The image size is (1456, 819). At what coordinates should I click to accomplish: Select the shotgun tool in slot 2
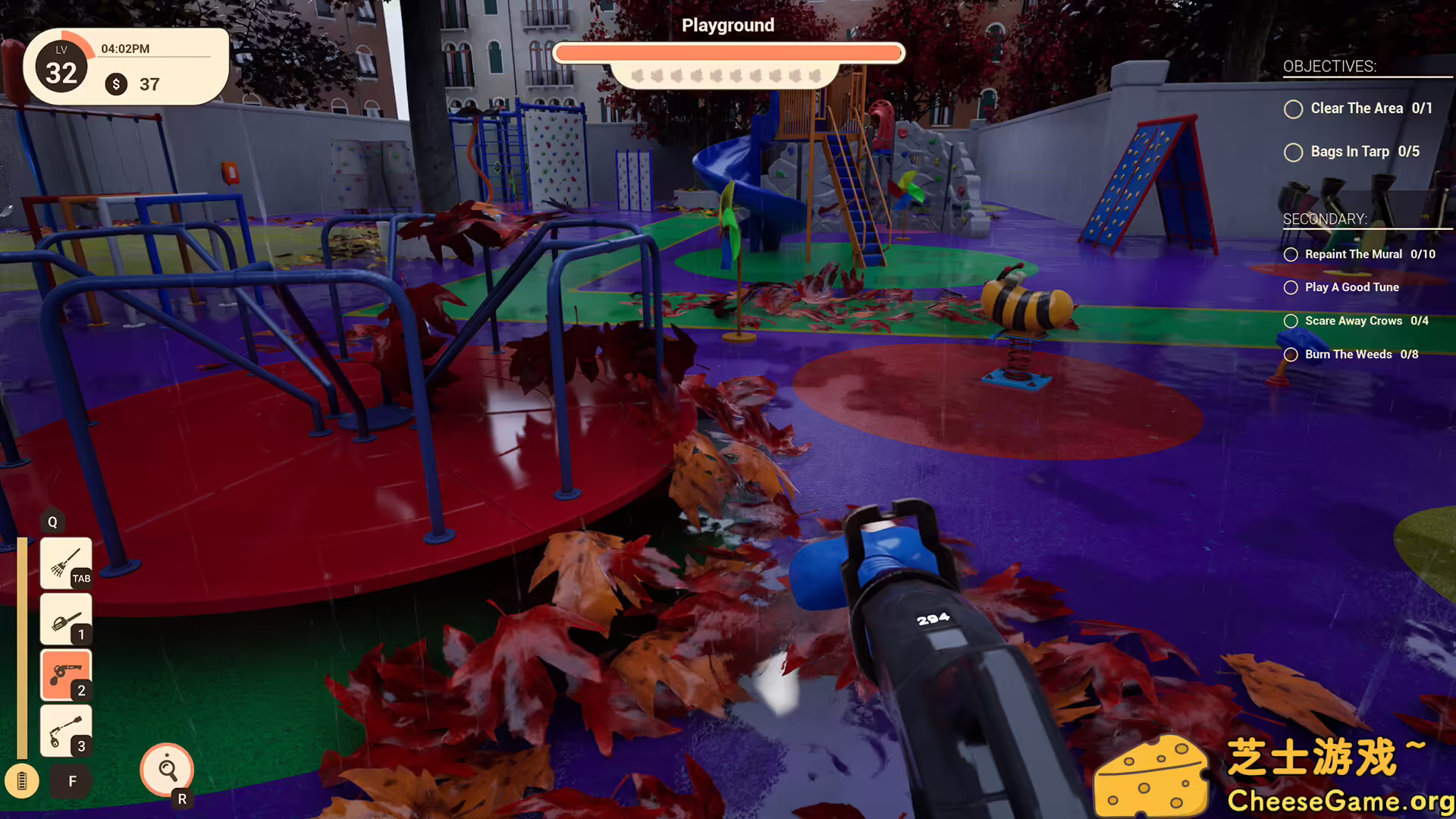point(65,673)
